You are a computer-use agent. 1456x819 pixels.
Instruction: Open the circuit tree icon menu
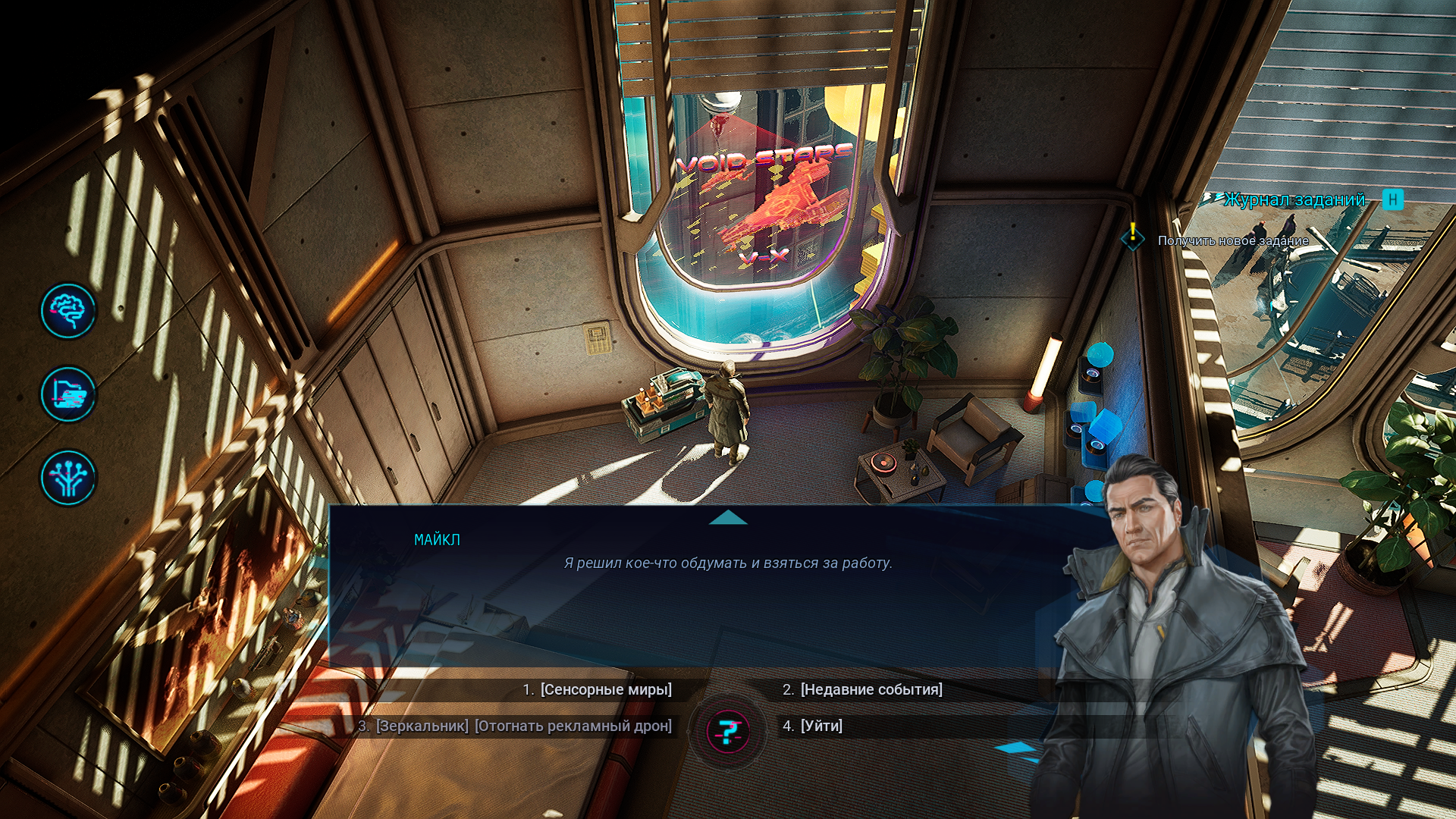click(68, 478)
